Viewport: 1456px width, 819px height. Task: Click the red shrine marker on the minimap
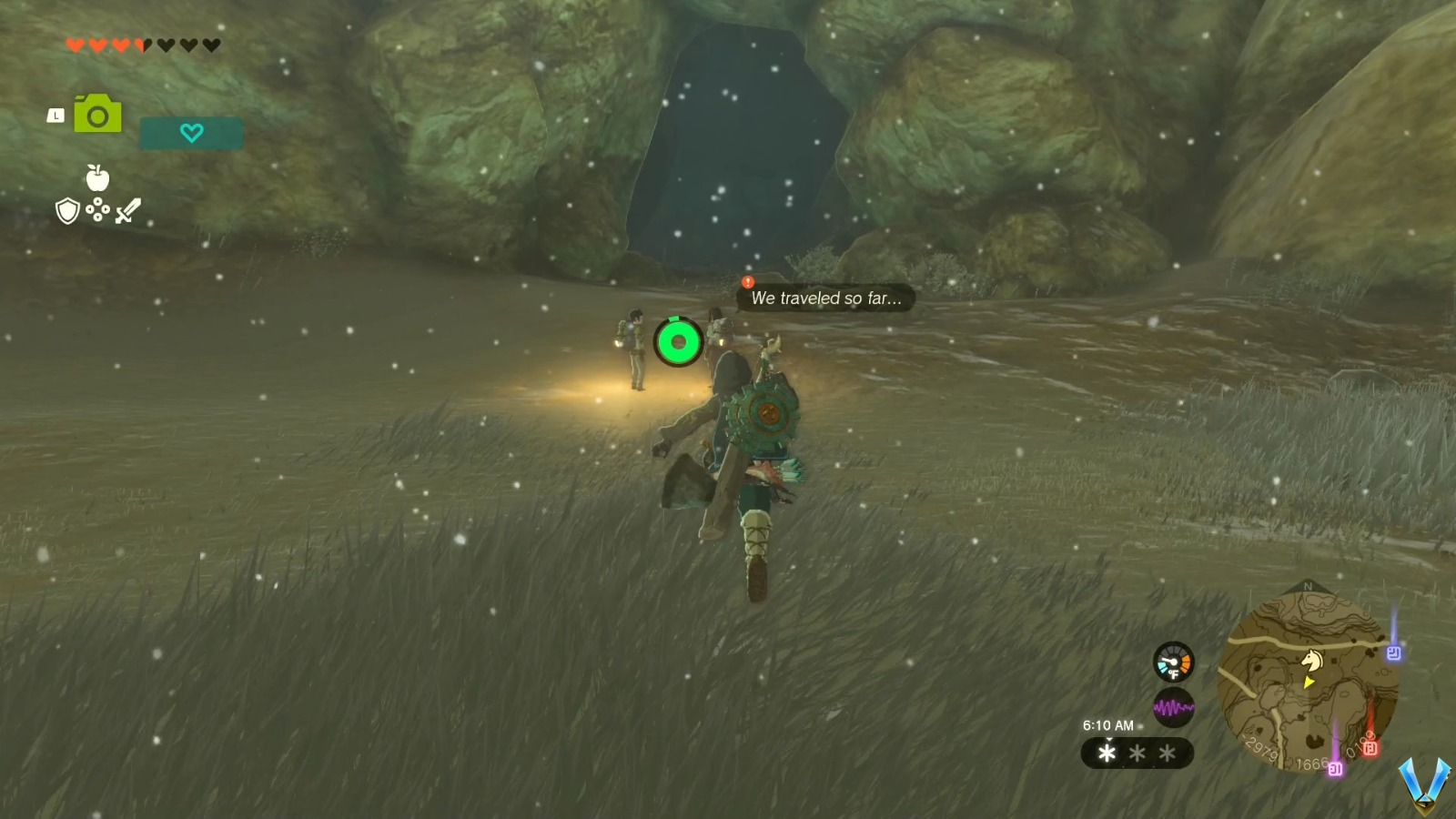pyautogui.click(x=1370, y=747)
